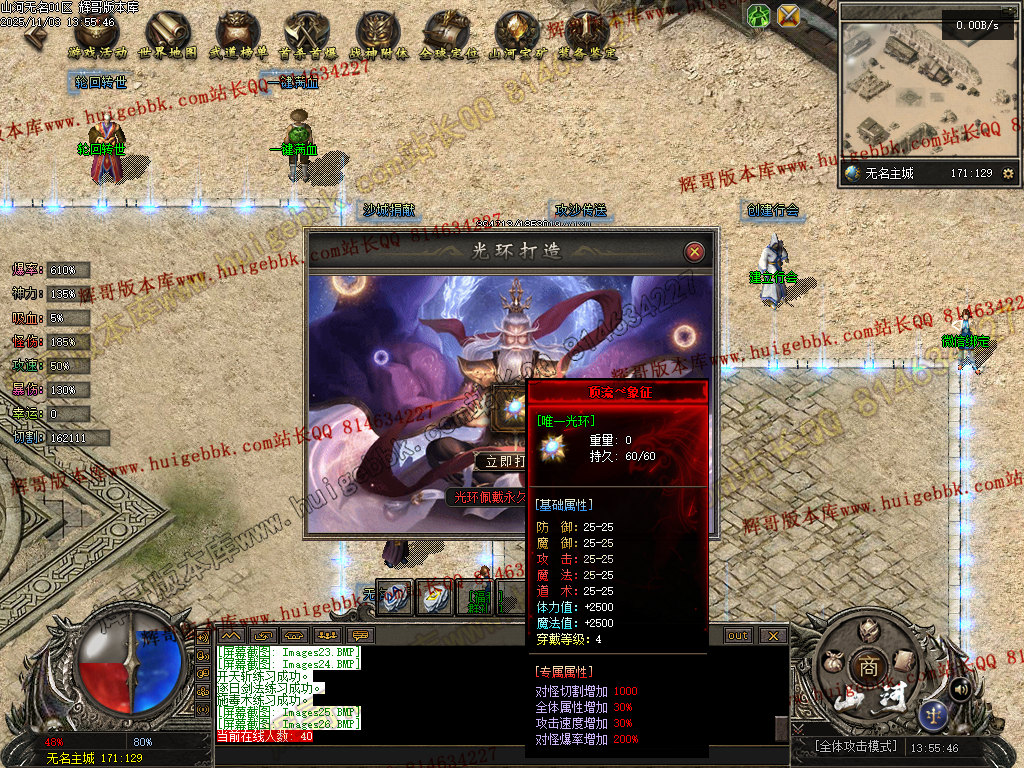Open the minimap gear settings

point(1007,174)
